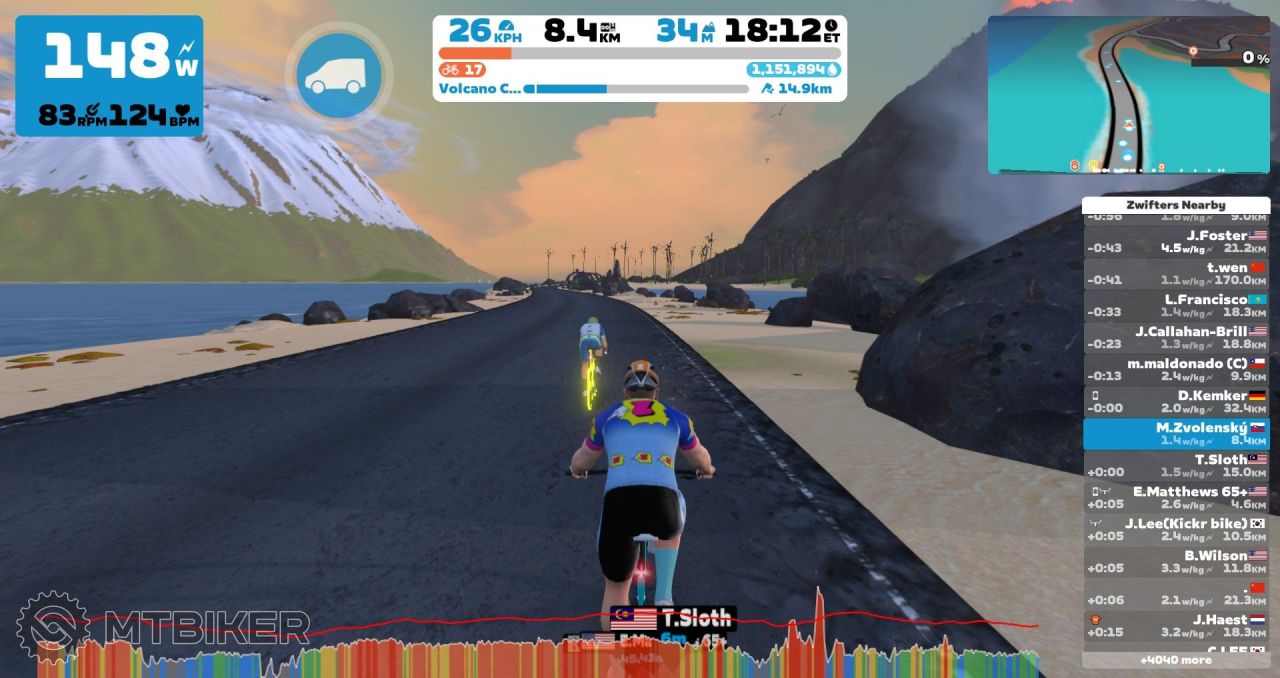1280x678 pixels.
Task: Pick J.Lee(Kickr bike) from the list
Action: (x=1176, y=530)
